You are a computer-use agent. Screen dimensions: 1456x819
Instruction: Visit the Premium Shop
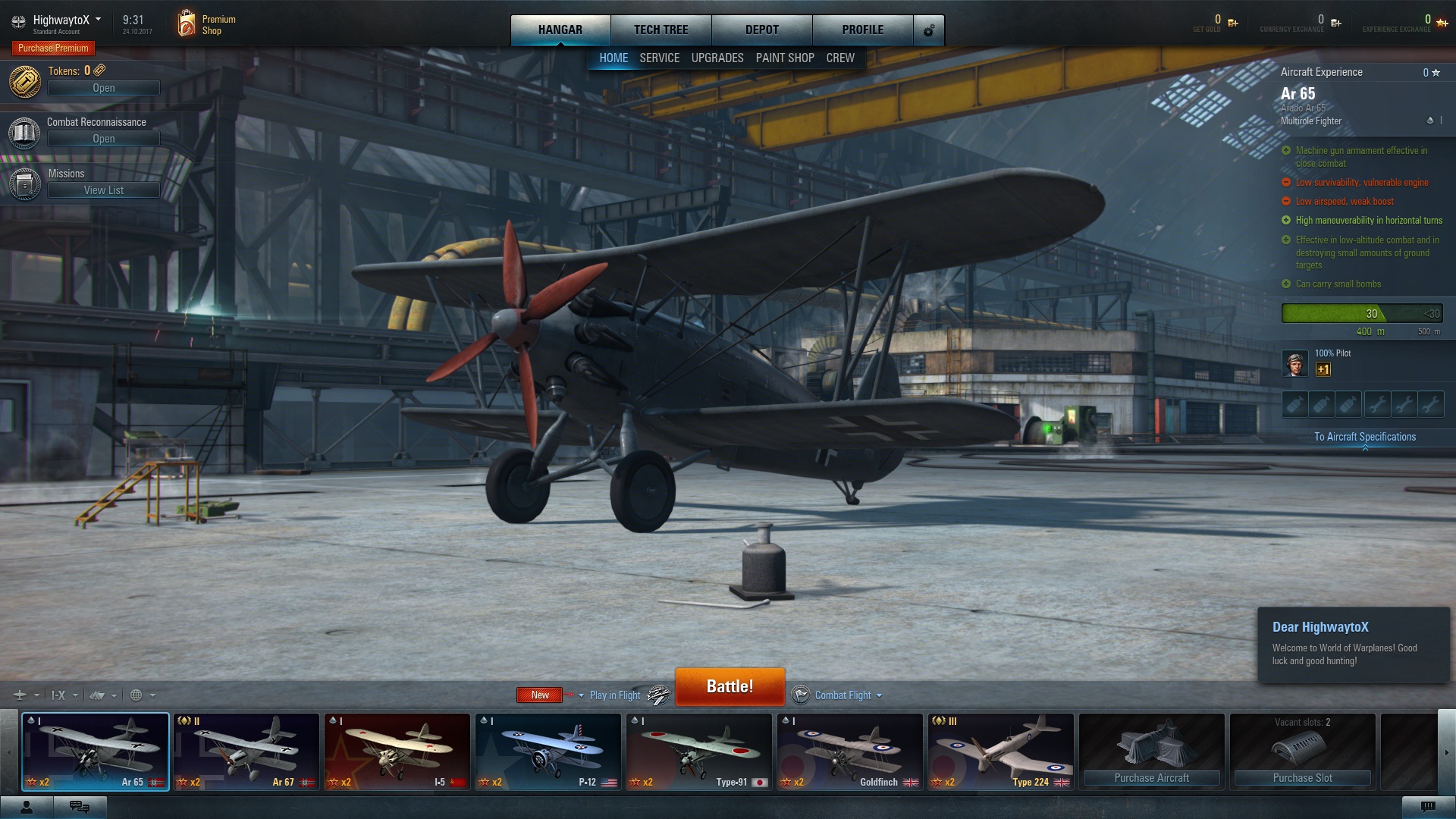(x=206, y=24)
